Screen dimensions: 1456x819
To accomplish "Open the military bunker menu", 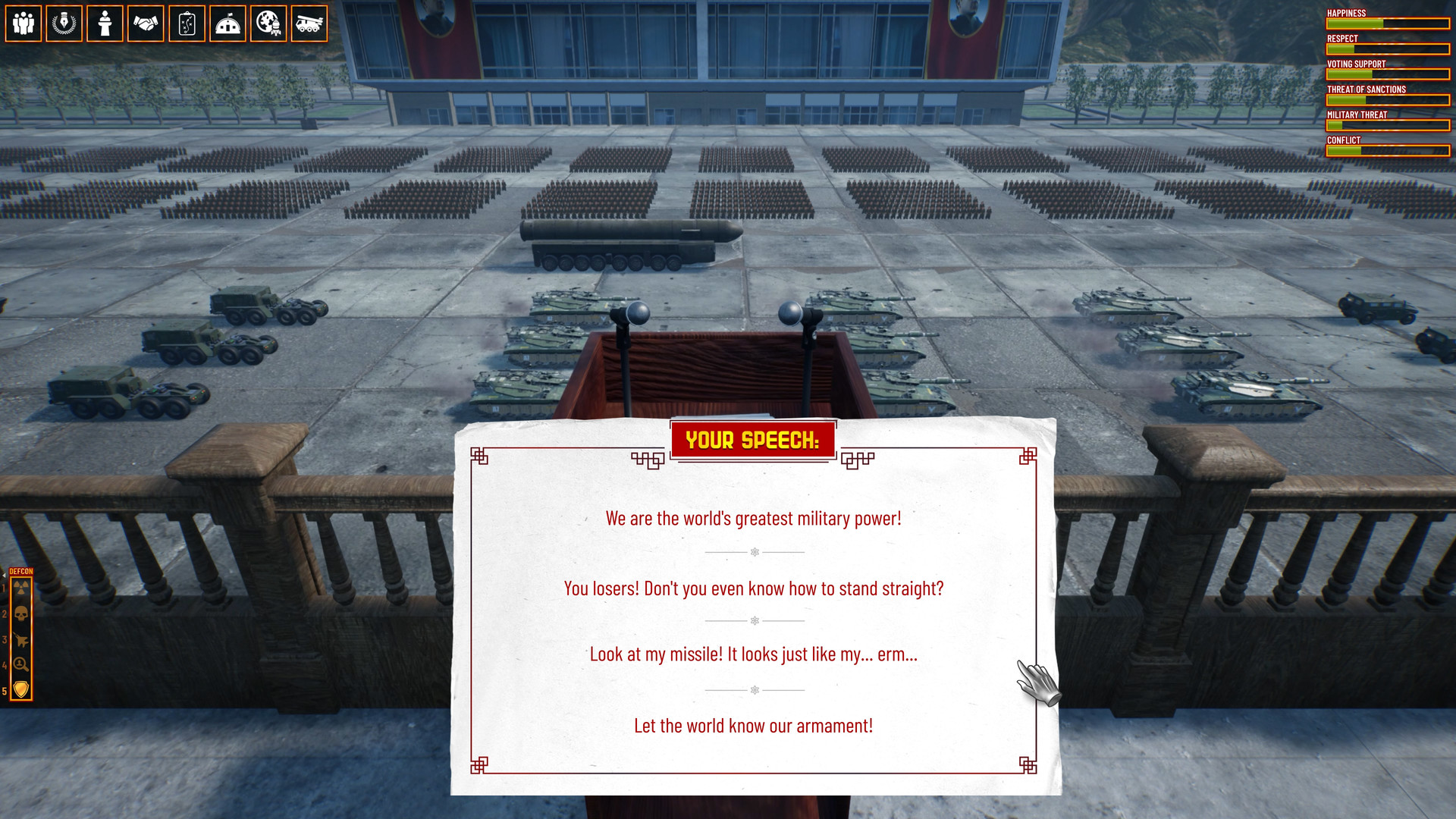I will (227, 24).
